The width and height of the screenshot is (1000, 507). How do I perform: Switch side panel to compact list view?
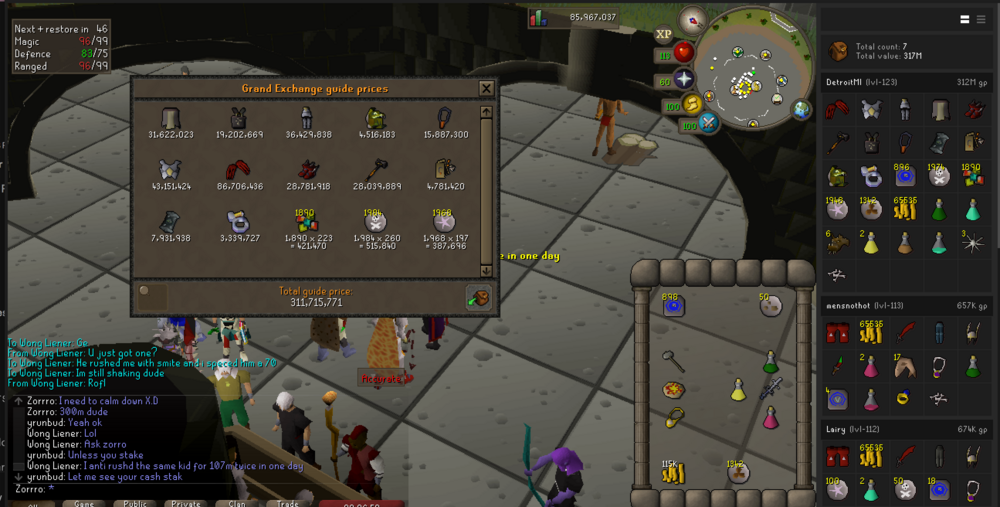click(x=966, y=19)
